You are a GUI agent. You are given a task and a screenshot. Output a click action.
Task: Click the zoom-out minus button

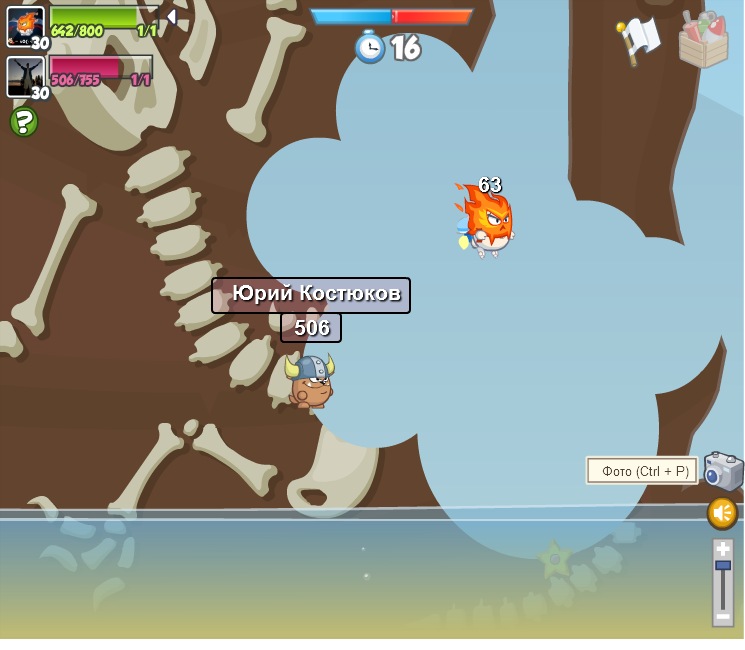click(722, 617)
